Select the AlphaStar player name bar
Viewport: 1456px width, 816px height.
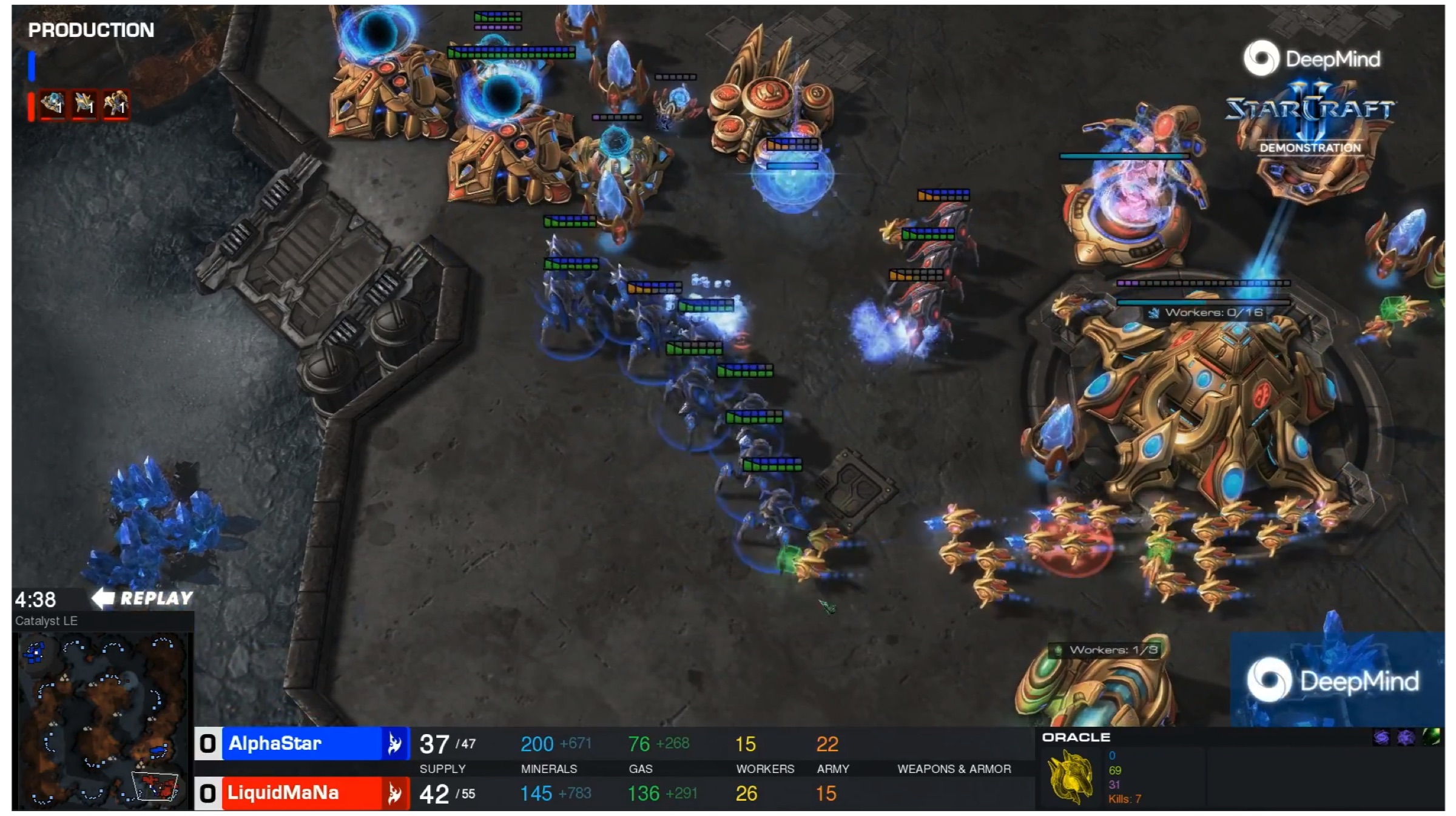[302, 743]
